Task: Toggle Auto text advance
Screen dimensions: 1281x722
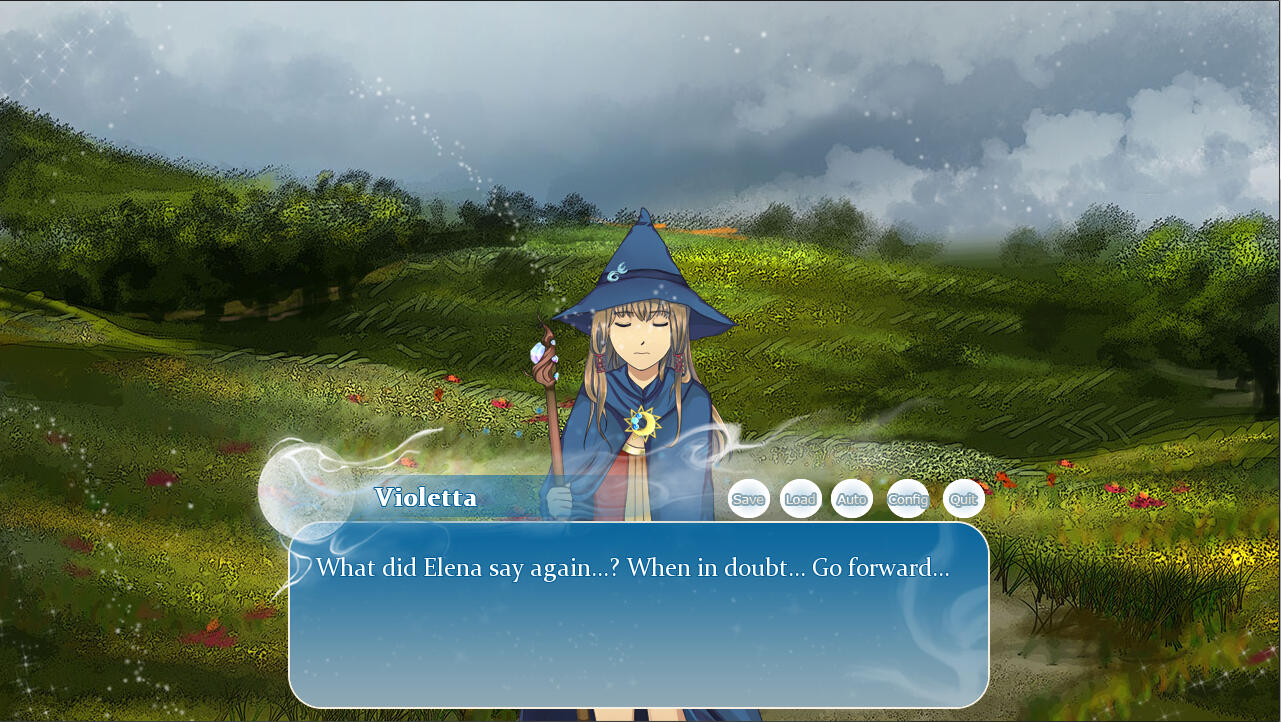Action: pos(852,499)
